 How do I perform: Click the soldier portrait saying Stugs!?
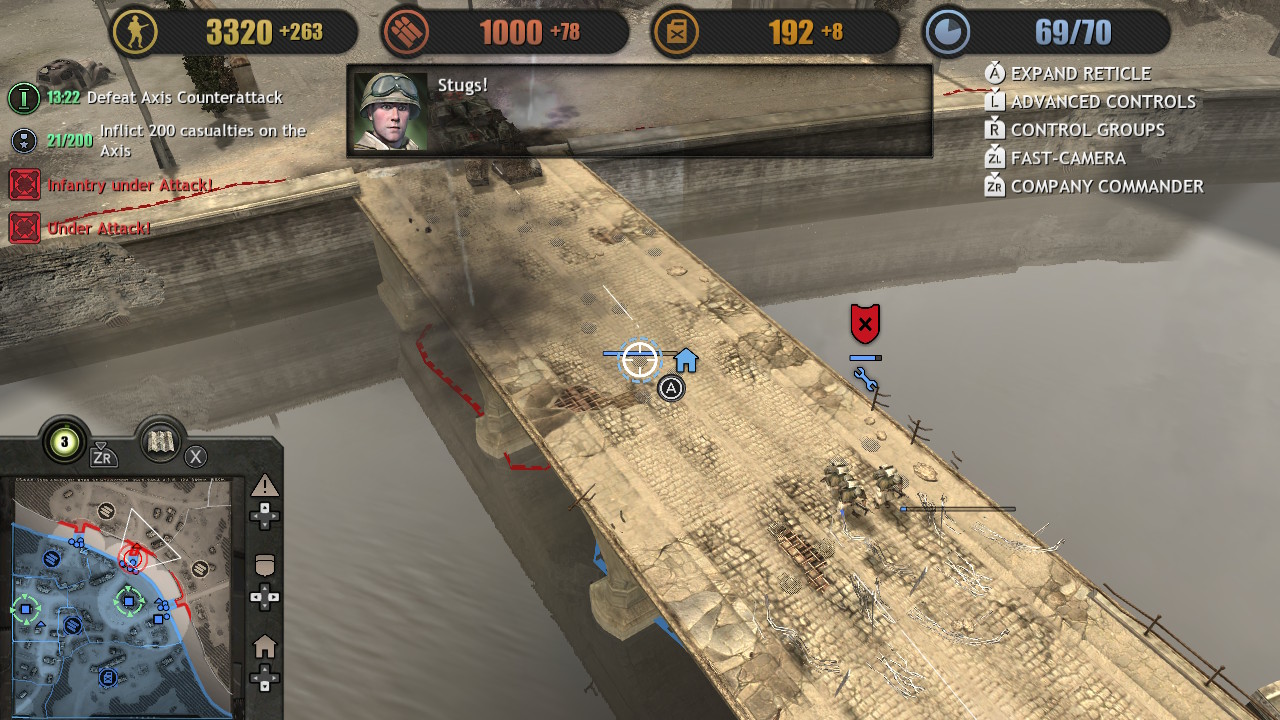(x=391, y=111)
